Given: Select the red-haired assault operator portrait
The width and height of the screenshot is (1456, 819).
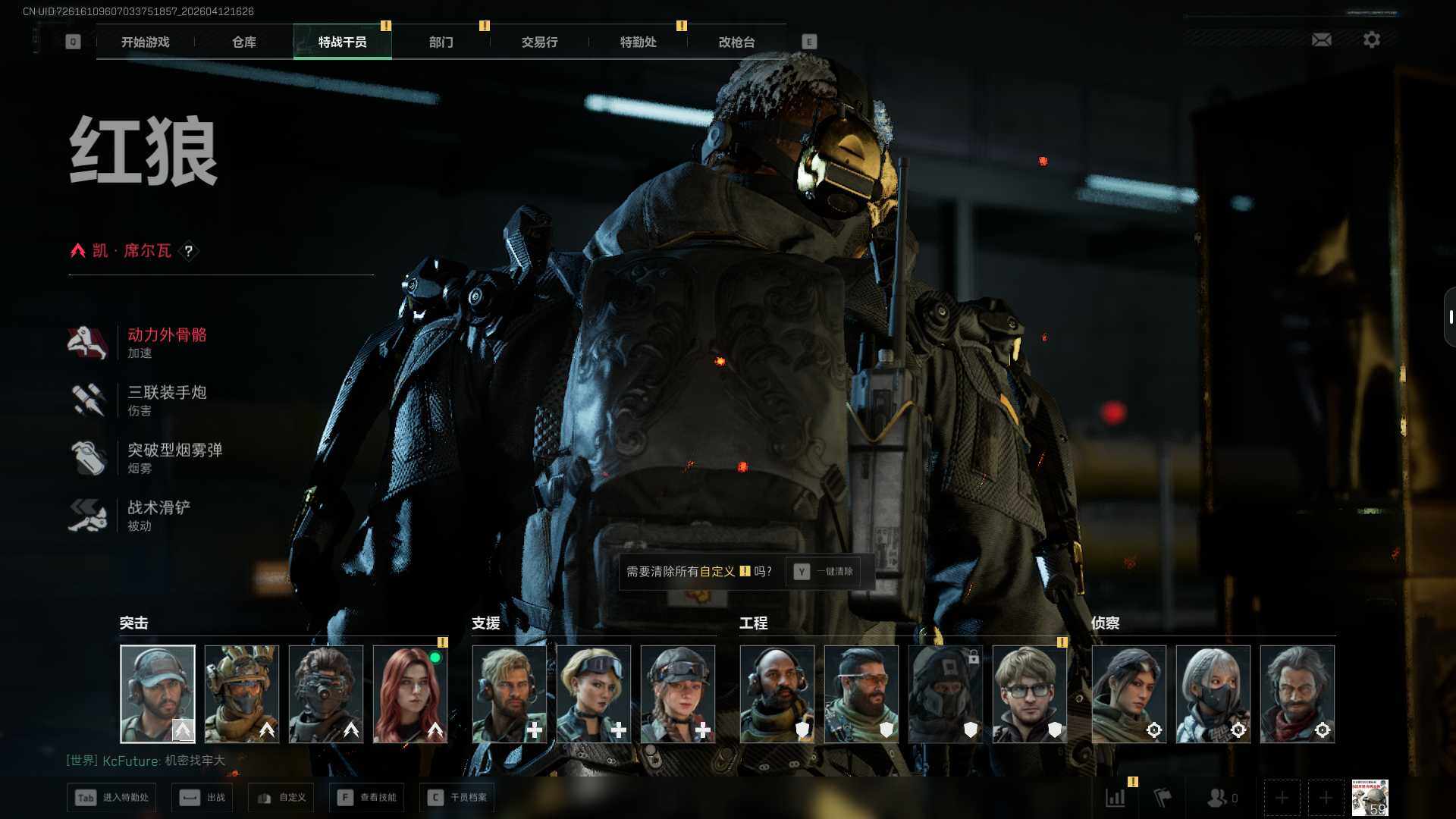Looking at the screenshot, I should coord(410,694).
